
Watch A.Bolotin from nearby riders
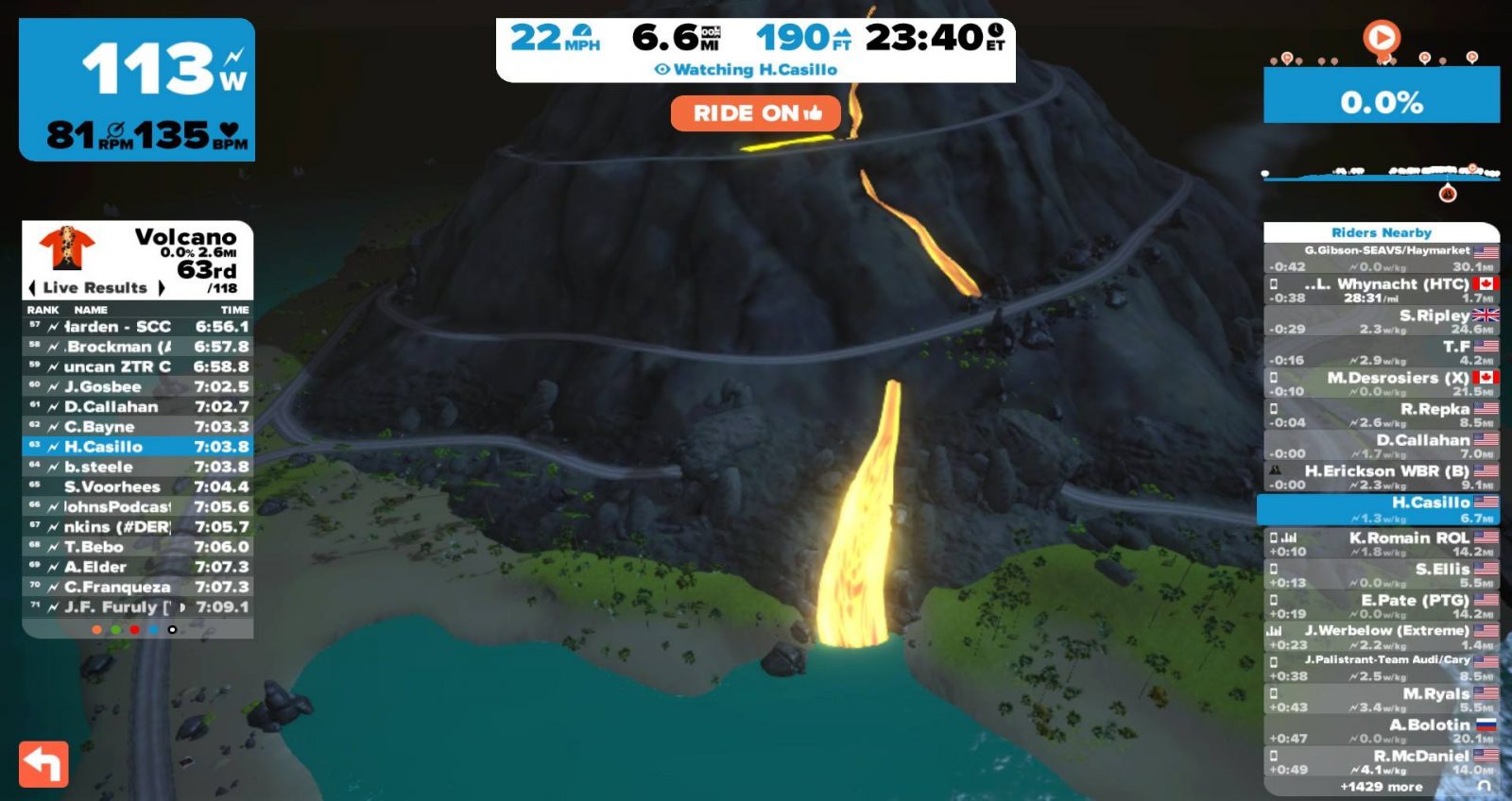1382,730
